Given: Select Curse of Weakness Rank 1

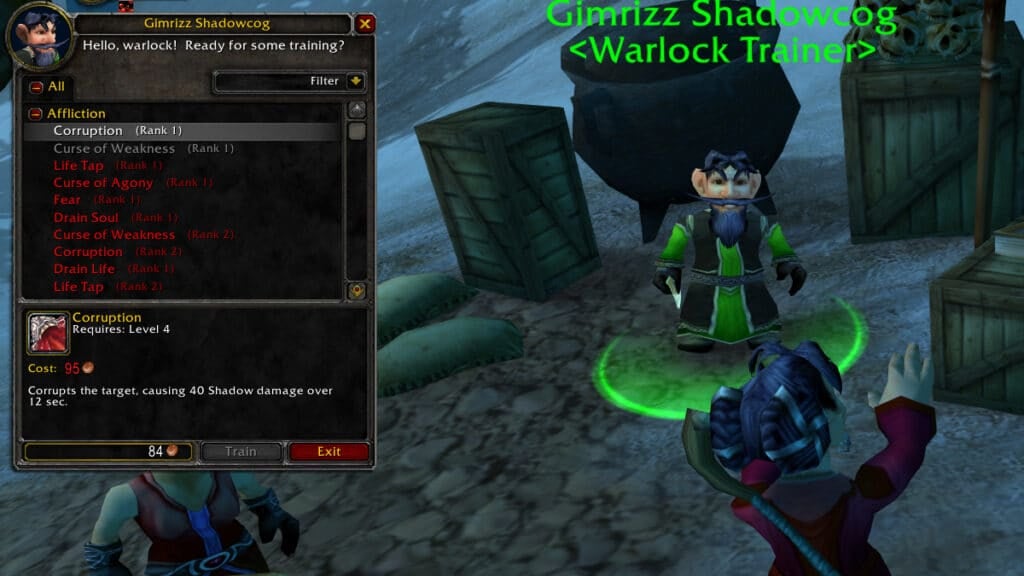Looking at the screenshot, I should pos(114,149).
